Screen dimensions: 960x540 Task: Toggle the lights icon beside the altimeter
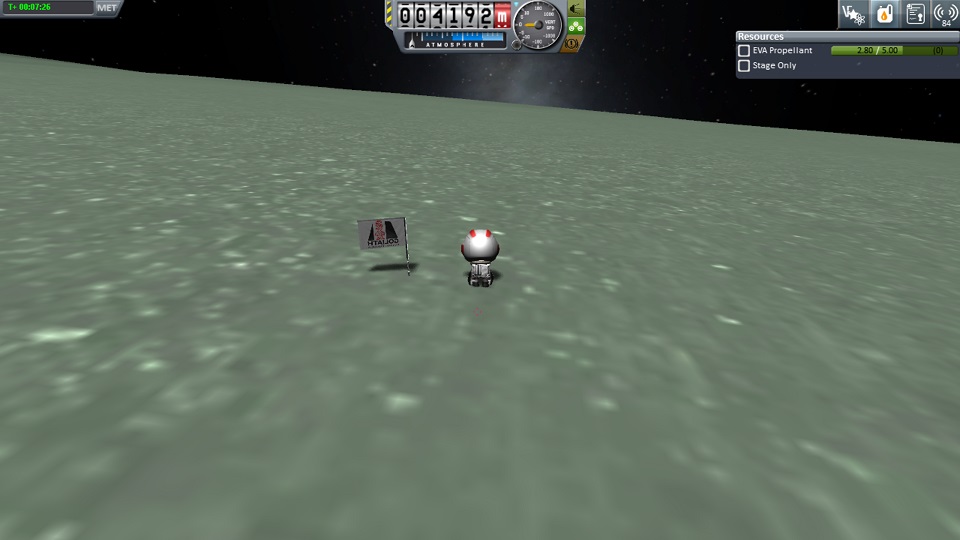click(575, 9)
